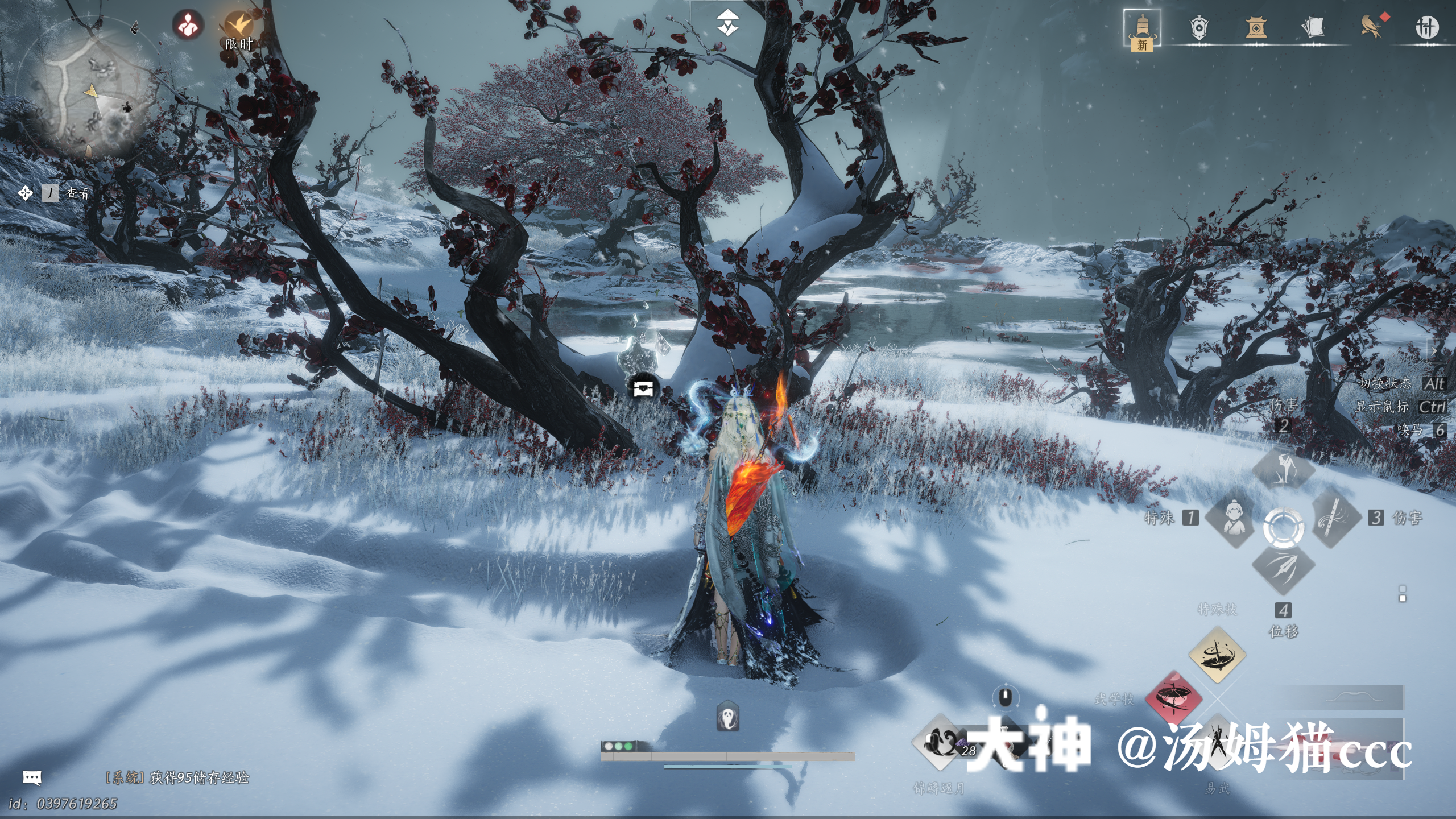Use the tan spinning umbrella 特殊技
1456x819 pixels.
pos(1217,655)
